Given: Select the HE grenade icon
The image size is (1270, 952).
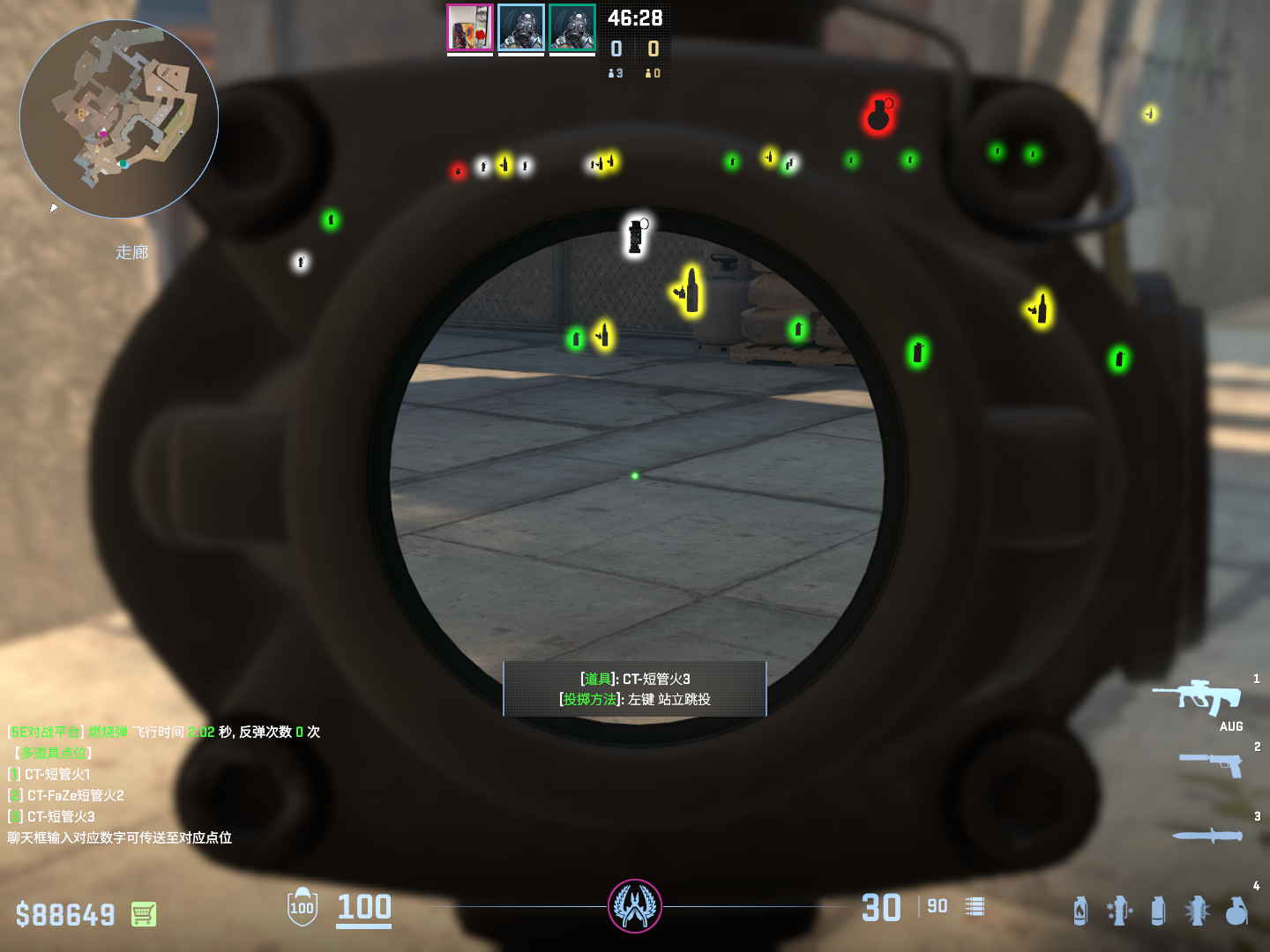Looking at the screenshot, I should pos(1236,911).
